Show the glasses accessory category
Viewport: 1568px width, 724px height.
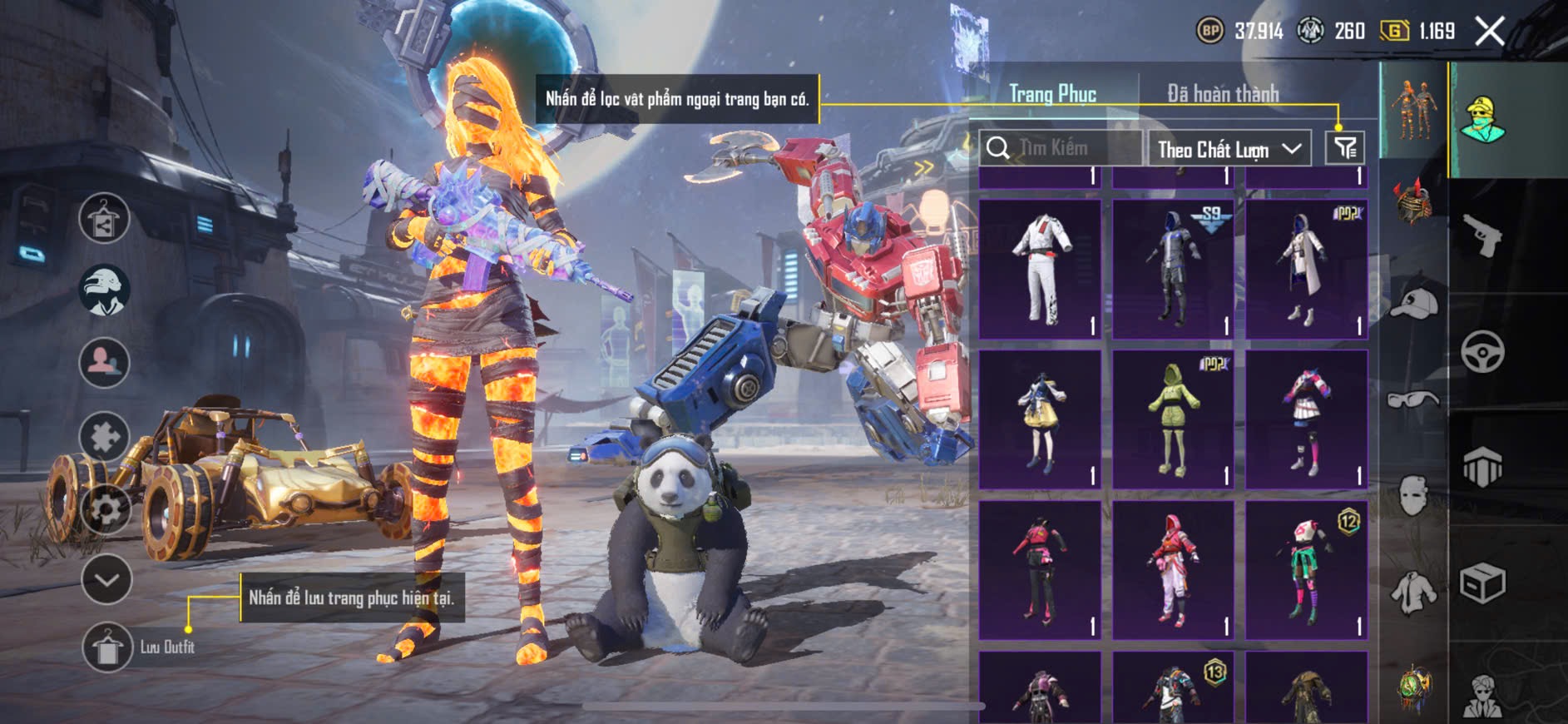pos(1413,399)
